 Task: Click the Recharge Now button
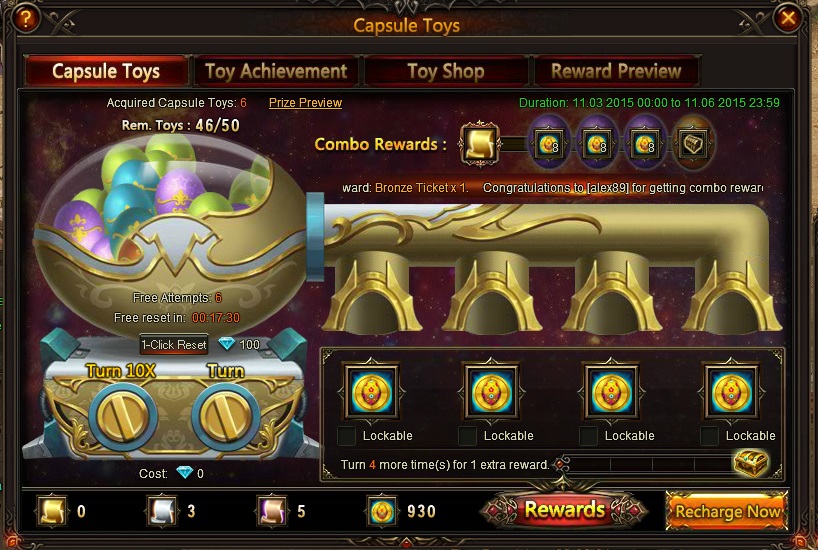(x=727, y=511)
